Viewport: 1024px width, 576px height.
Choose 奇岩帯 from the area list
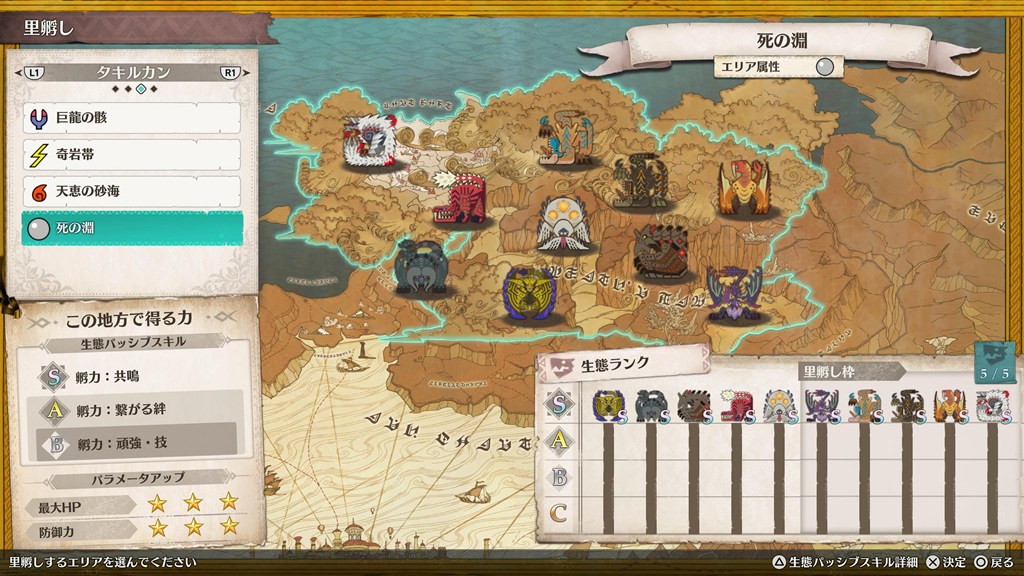pyautogui.click(x=131, y=155)
